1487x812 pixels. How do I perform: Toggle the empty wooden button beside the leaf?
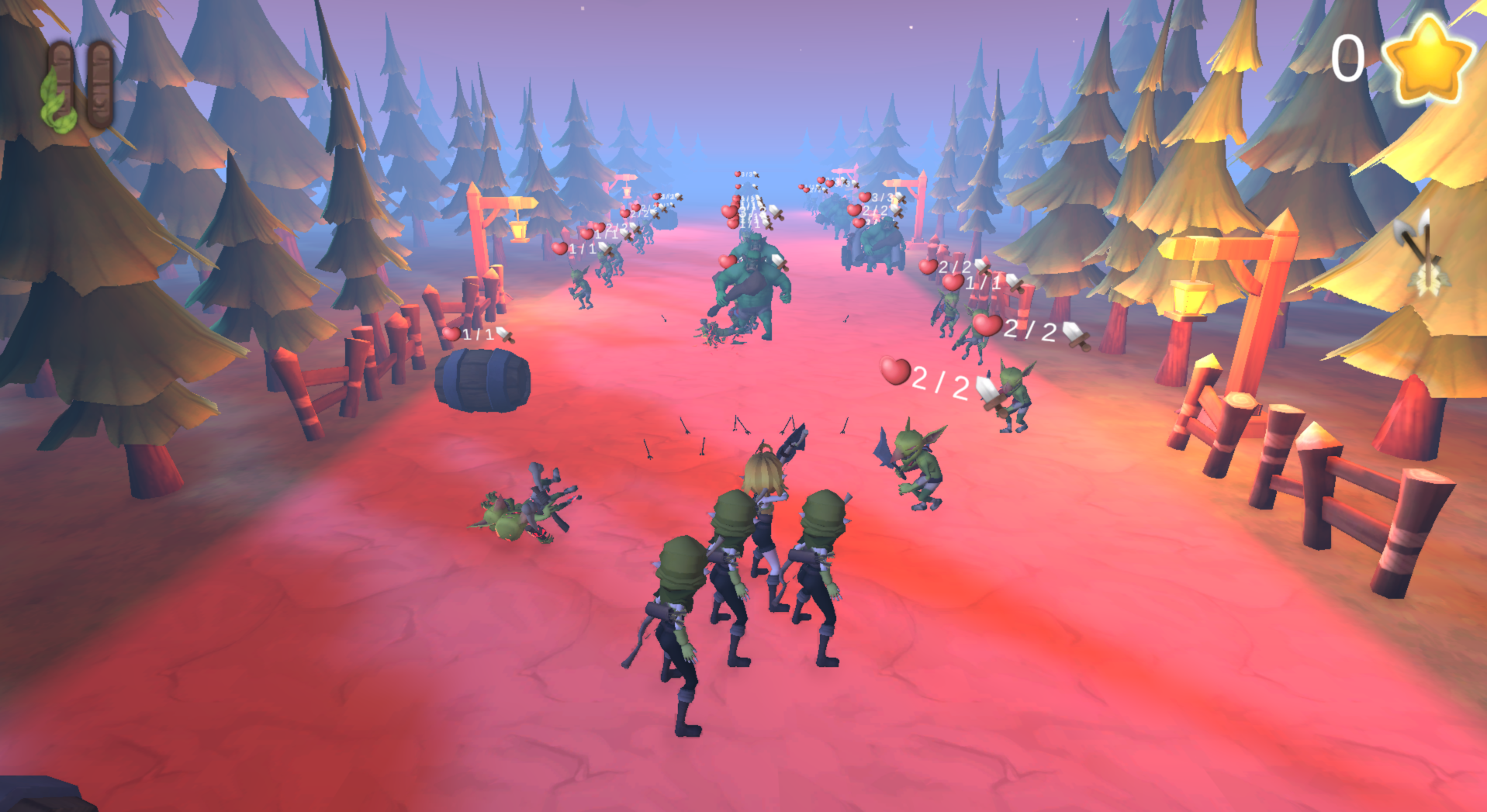pos(102,85)
